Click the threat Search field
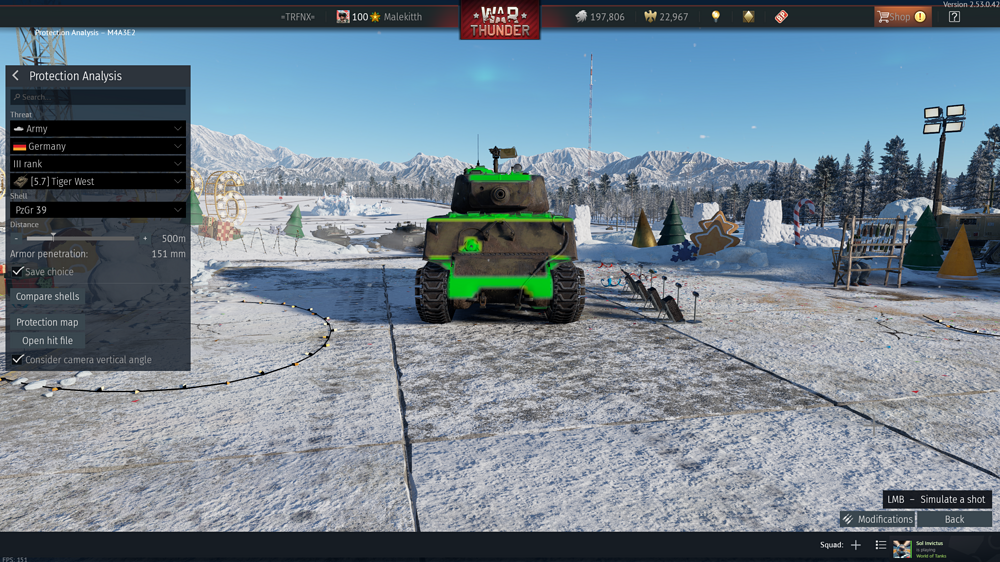 (98, 97)
